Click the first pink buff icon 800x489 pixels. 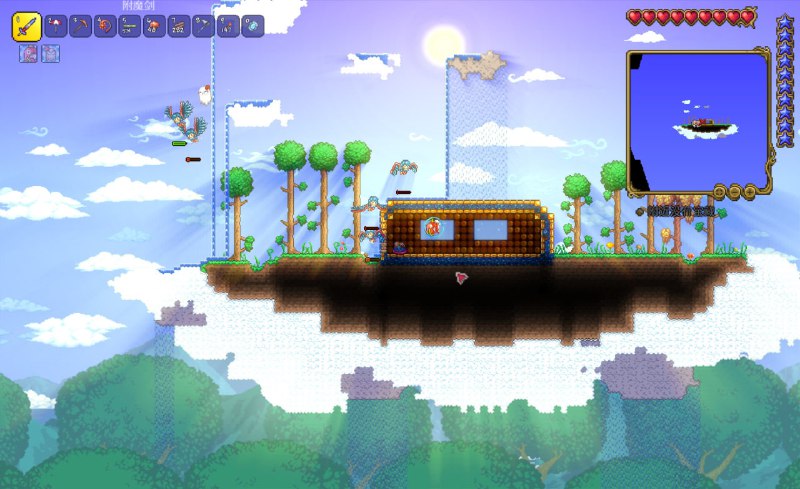29,53
